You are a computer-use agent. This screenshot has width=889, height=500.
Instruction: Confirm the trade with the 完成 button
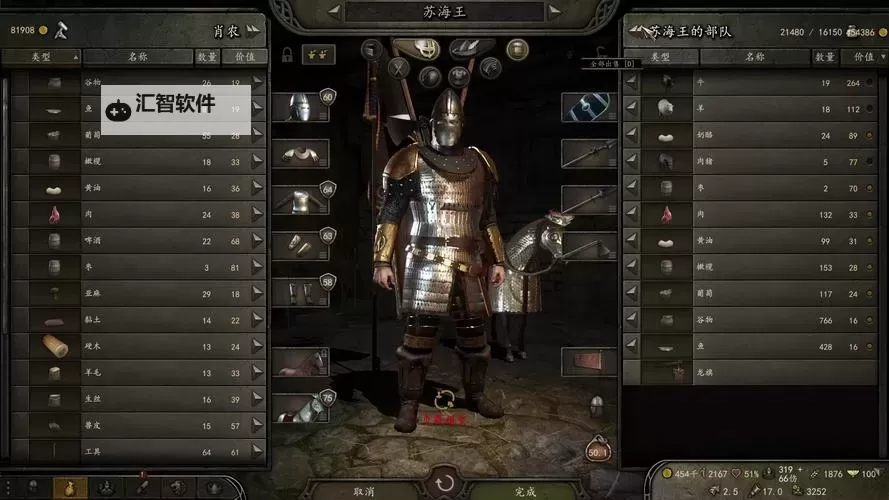525,490
